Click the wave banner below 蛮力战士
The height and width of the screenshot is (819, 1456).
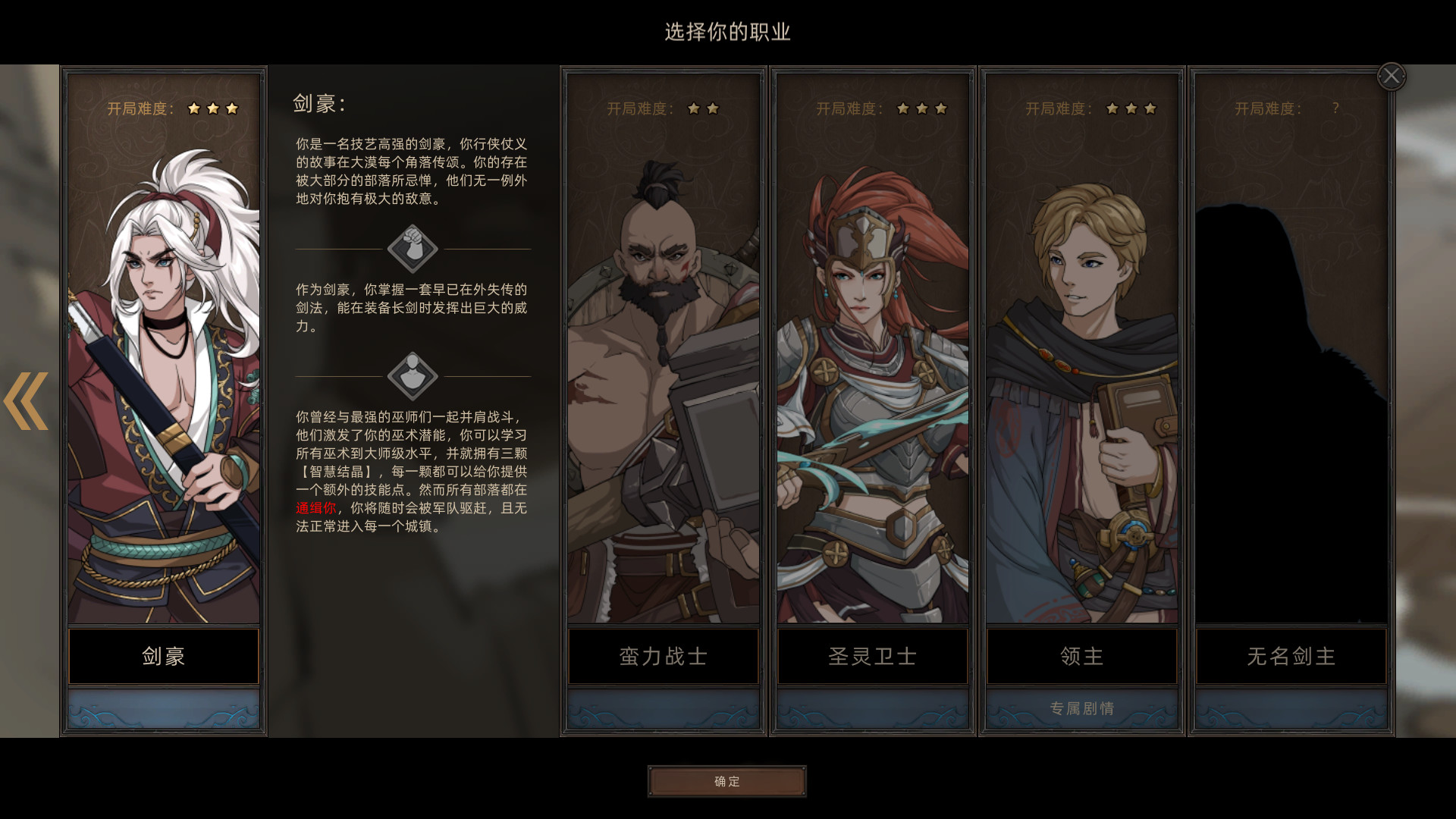point(663,710)
